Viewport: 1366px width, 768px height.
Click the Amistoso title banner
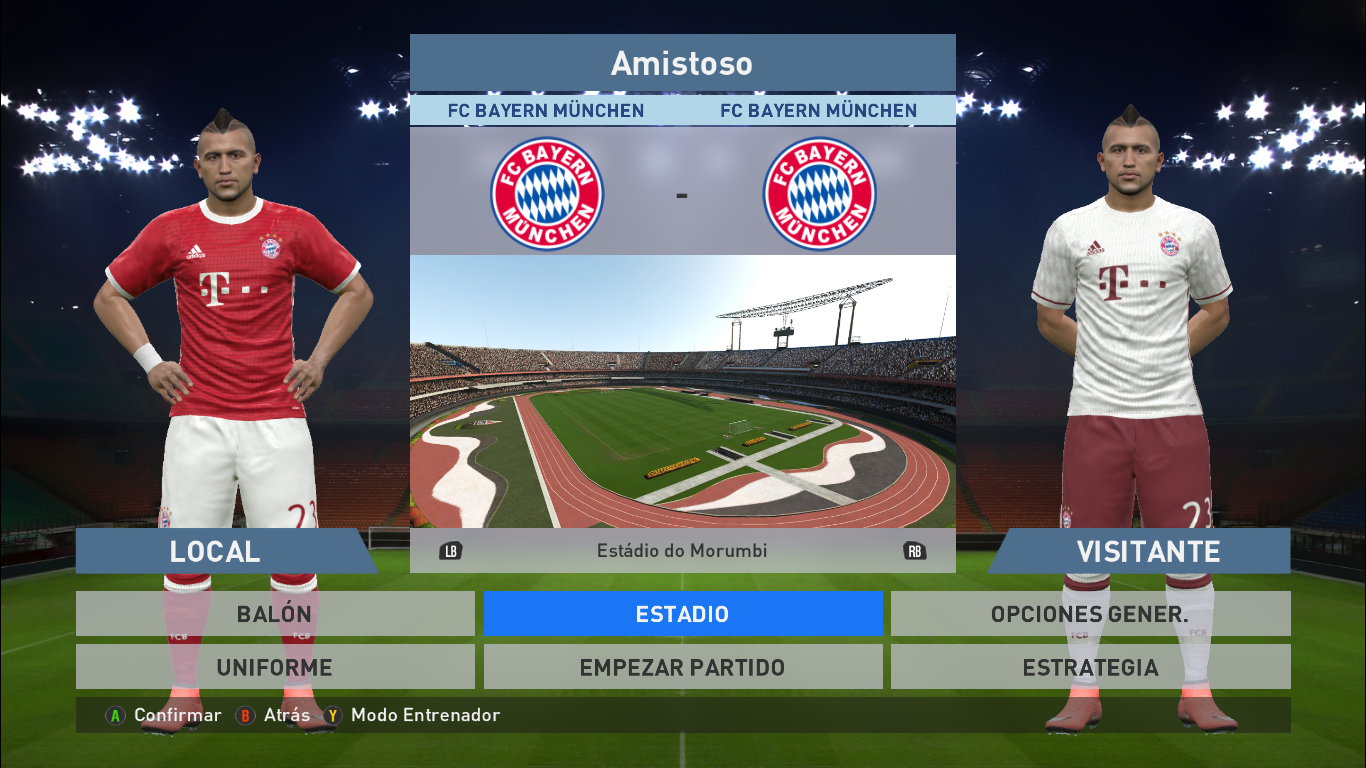(x=680, y=63)
